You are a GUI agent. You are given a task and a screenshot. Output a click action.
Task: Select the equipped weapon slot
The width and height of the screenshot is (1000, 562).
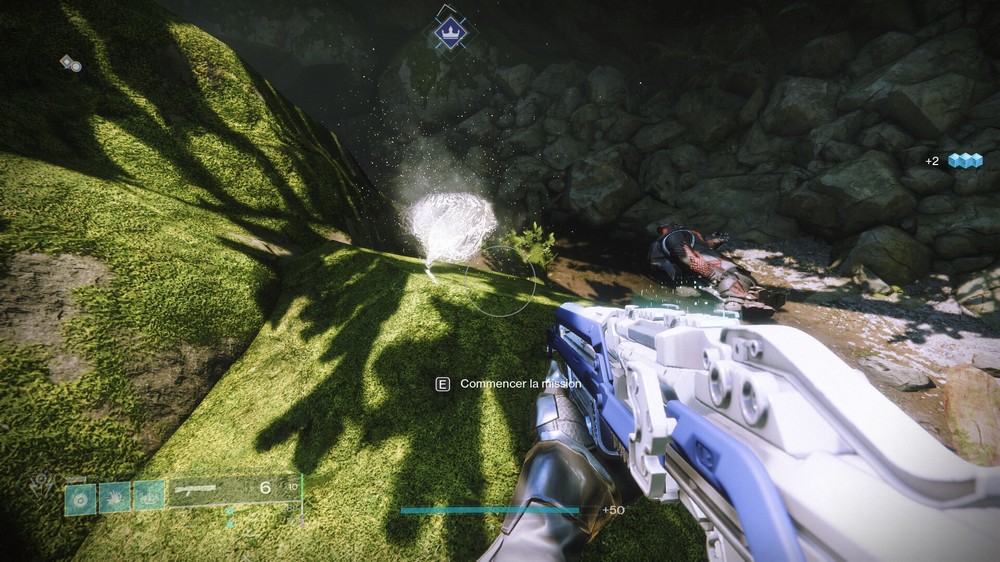(233, 490)
